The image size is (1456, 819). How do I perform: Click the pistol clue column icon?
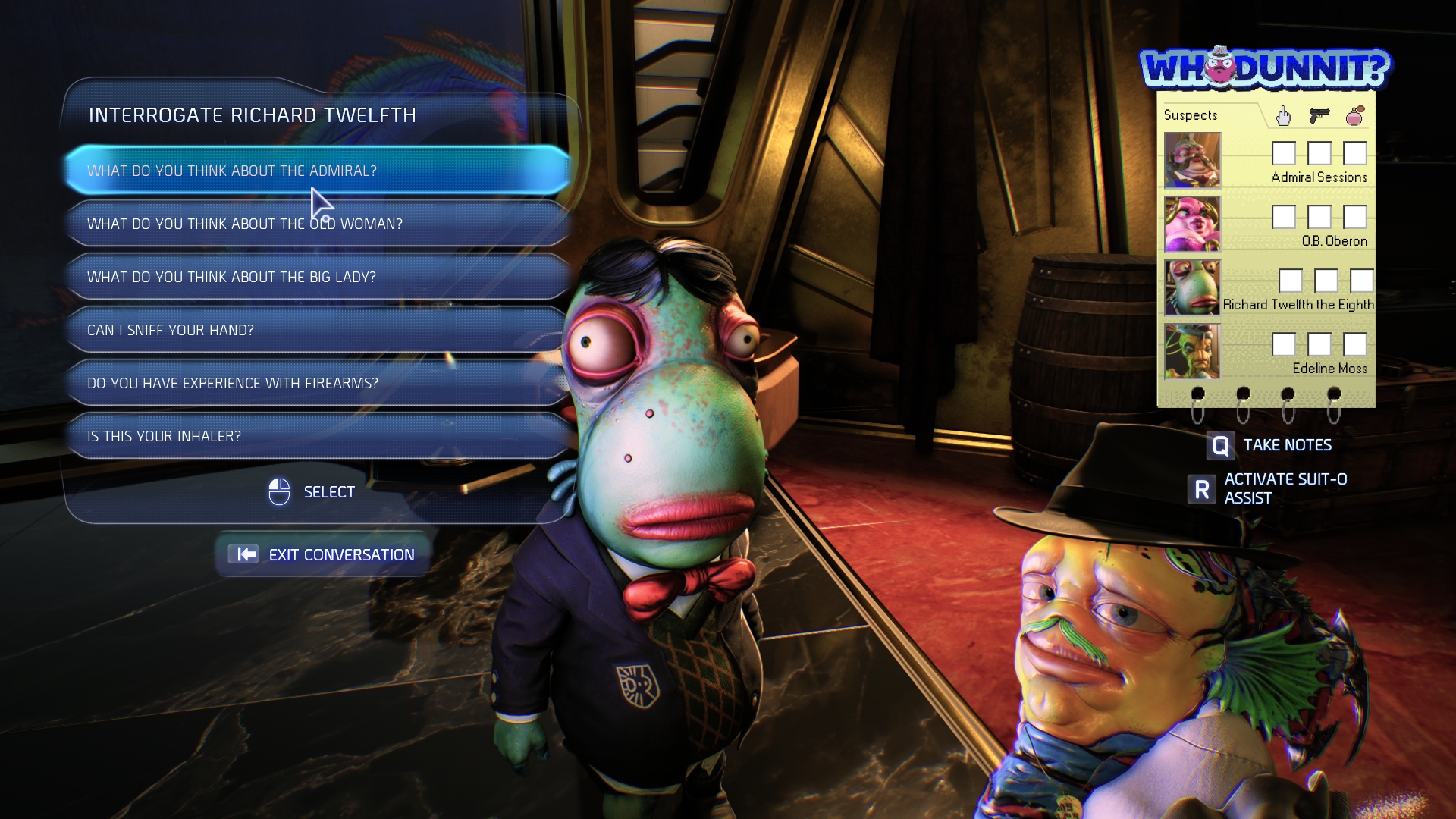tap(1319, 115)
